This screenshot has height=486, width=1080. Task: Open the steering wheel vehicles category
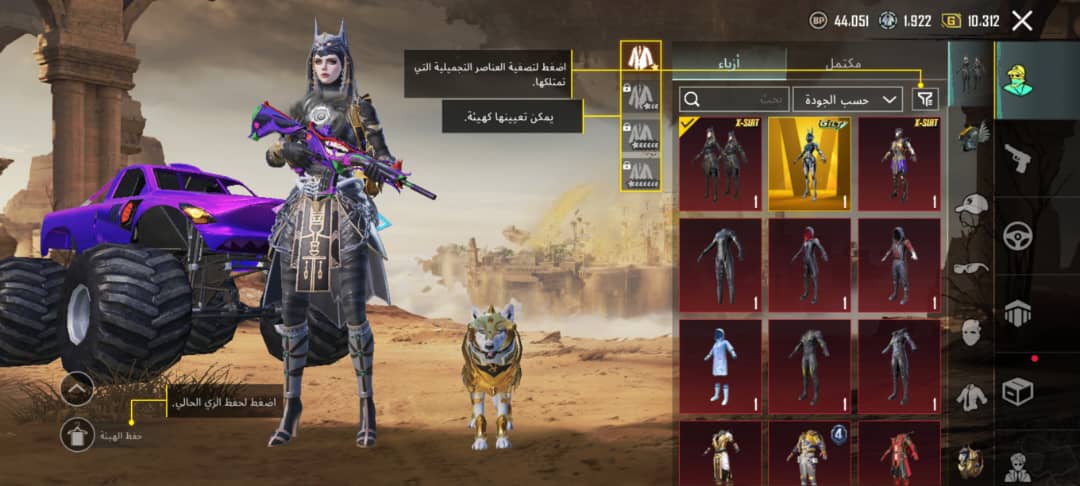[x=1018, y=236]
